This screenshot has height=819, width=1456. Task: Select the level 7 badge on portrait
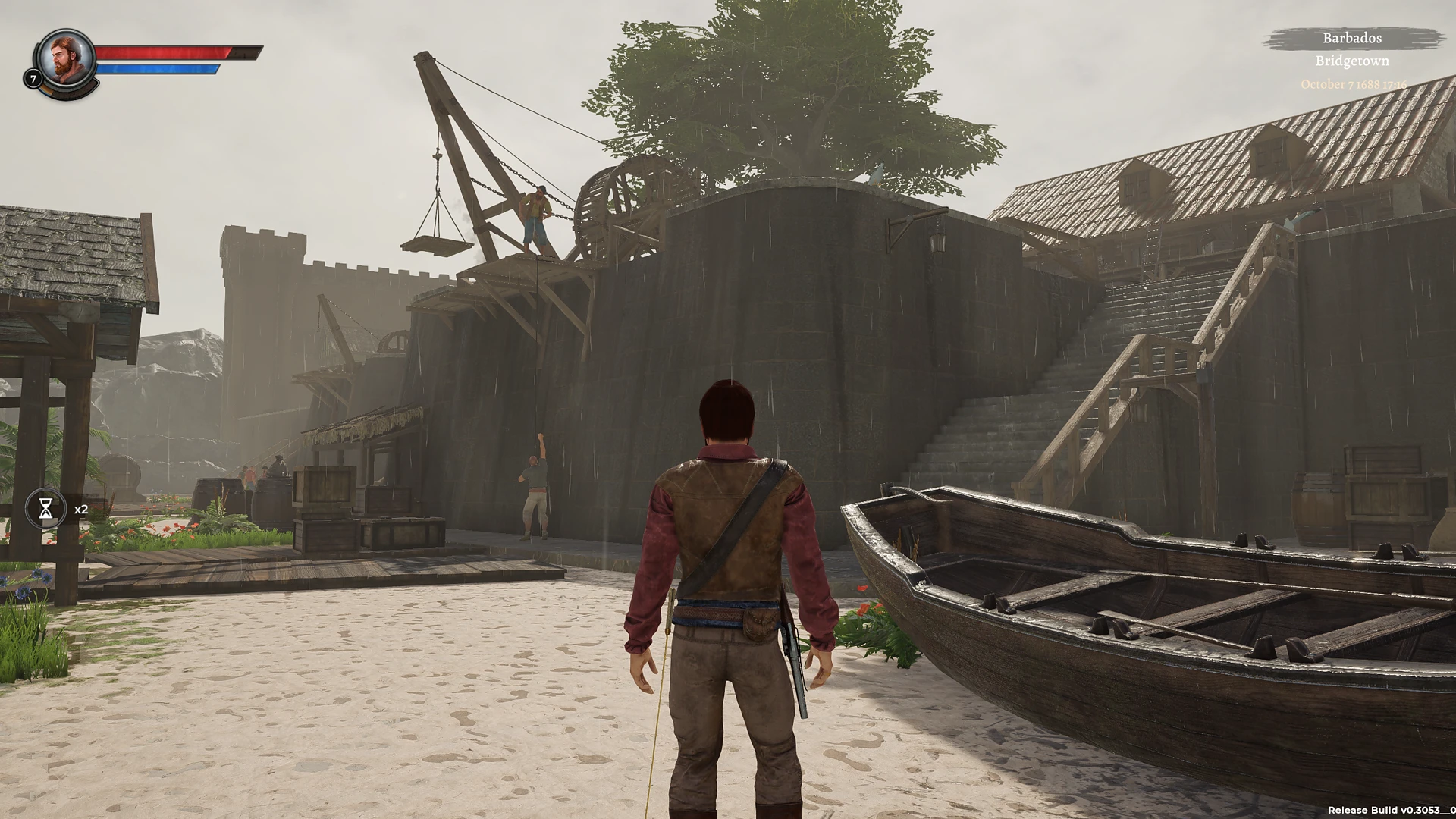click(33, 78)
